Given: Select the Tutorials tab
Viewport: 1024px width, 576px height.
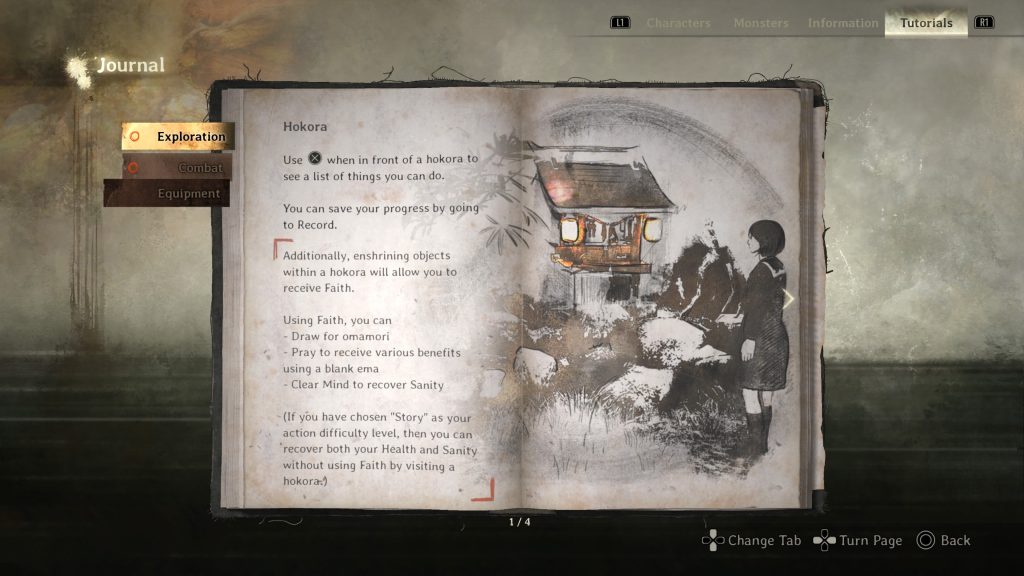Looking at the screenshot, I should pyautogui.click(x=926, y=23).
